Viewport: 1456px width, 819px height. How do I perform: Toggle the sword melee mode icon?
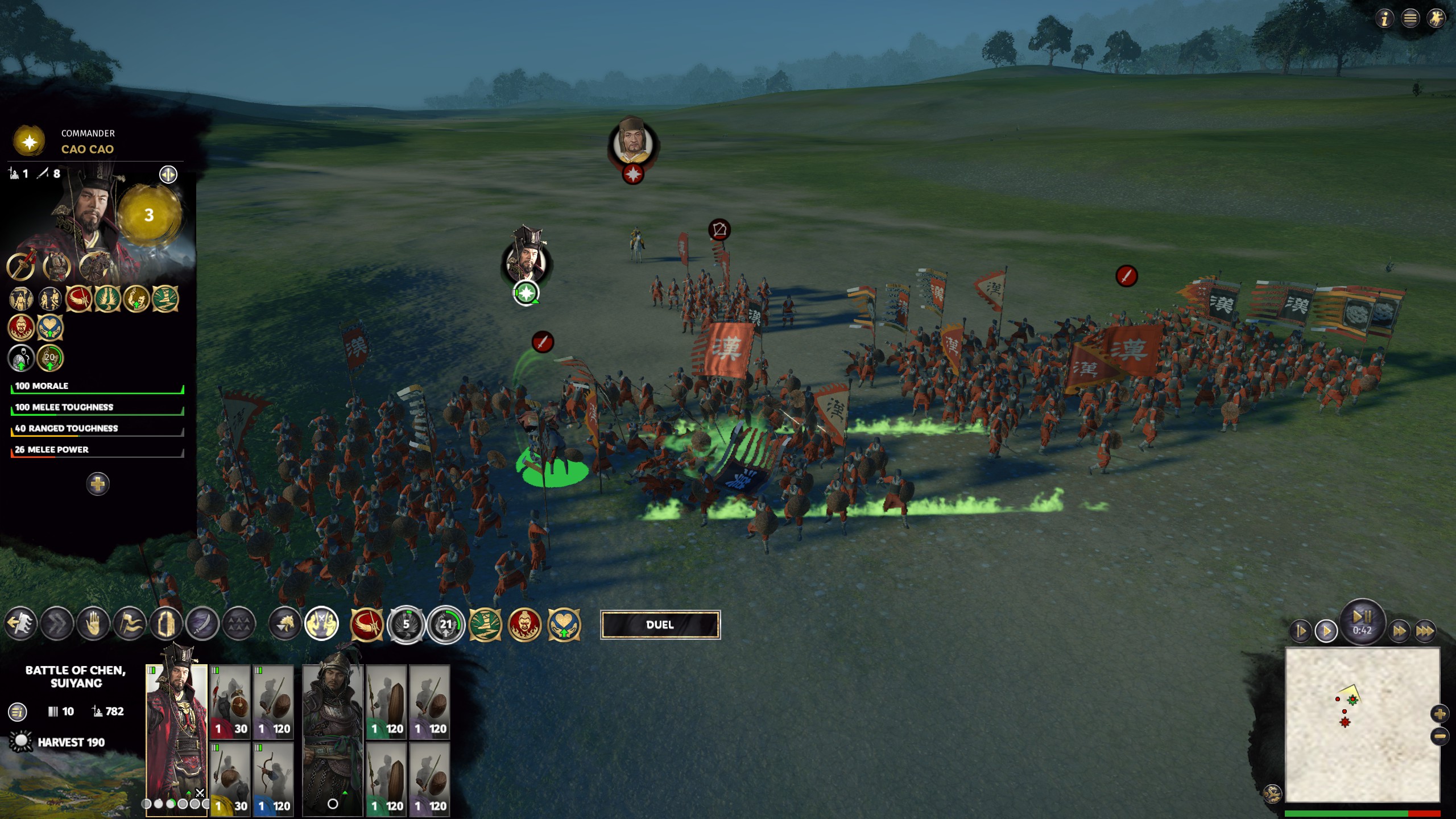[202, 624]
